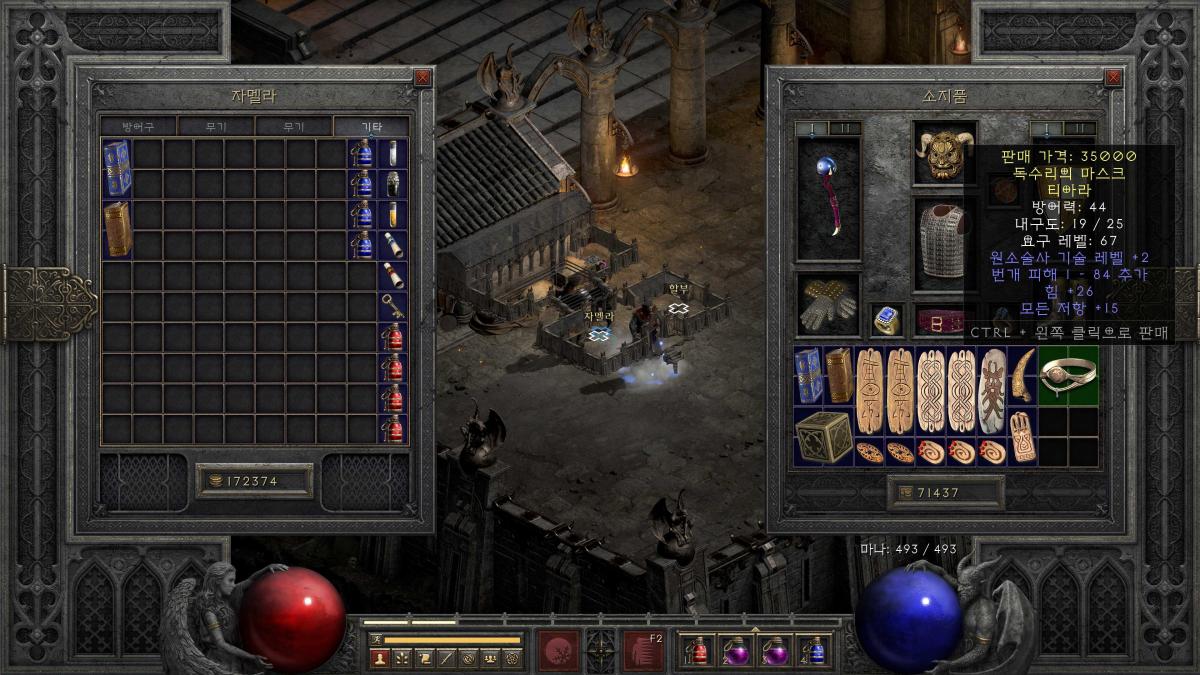This screenshot has height=675, width=1200.
Task: Open the right skill selector marked F2
Action: pos(644,650)
